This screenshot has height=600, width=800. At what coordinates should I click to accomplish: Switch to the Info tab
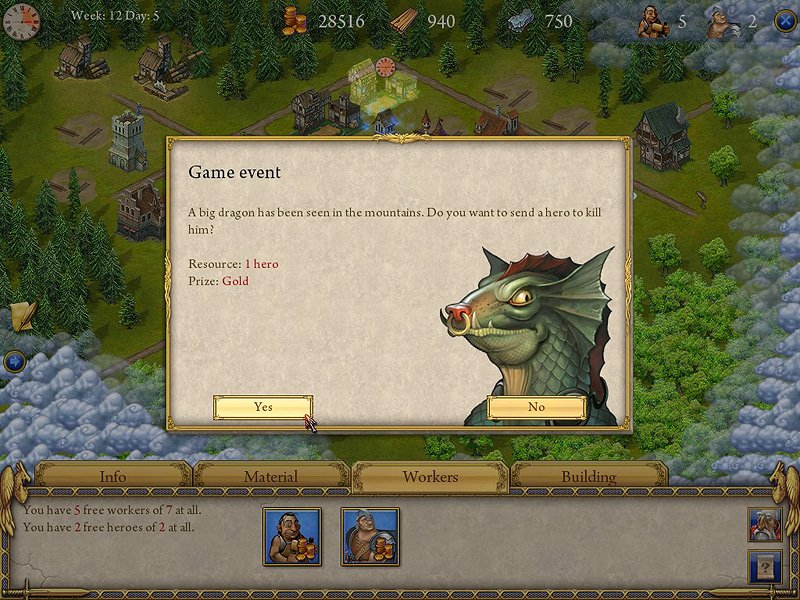[113, 477]
